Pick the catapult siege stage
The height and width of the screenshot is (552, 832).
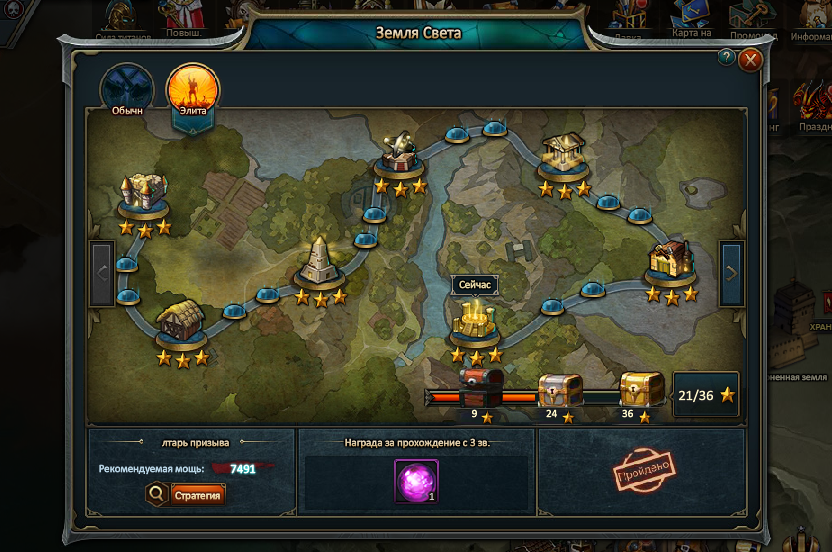400,153
